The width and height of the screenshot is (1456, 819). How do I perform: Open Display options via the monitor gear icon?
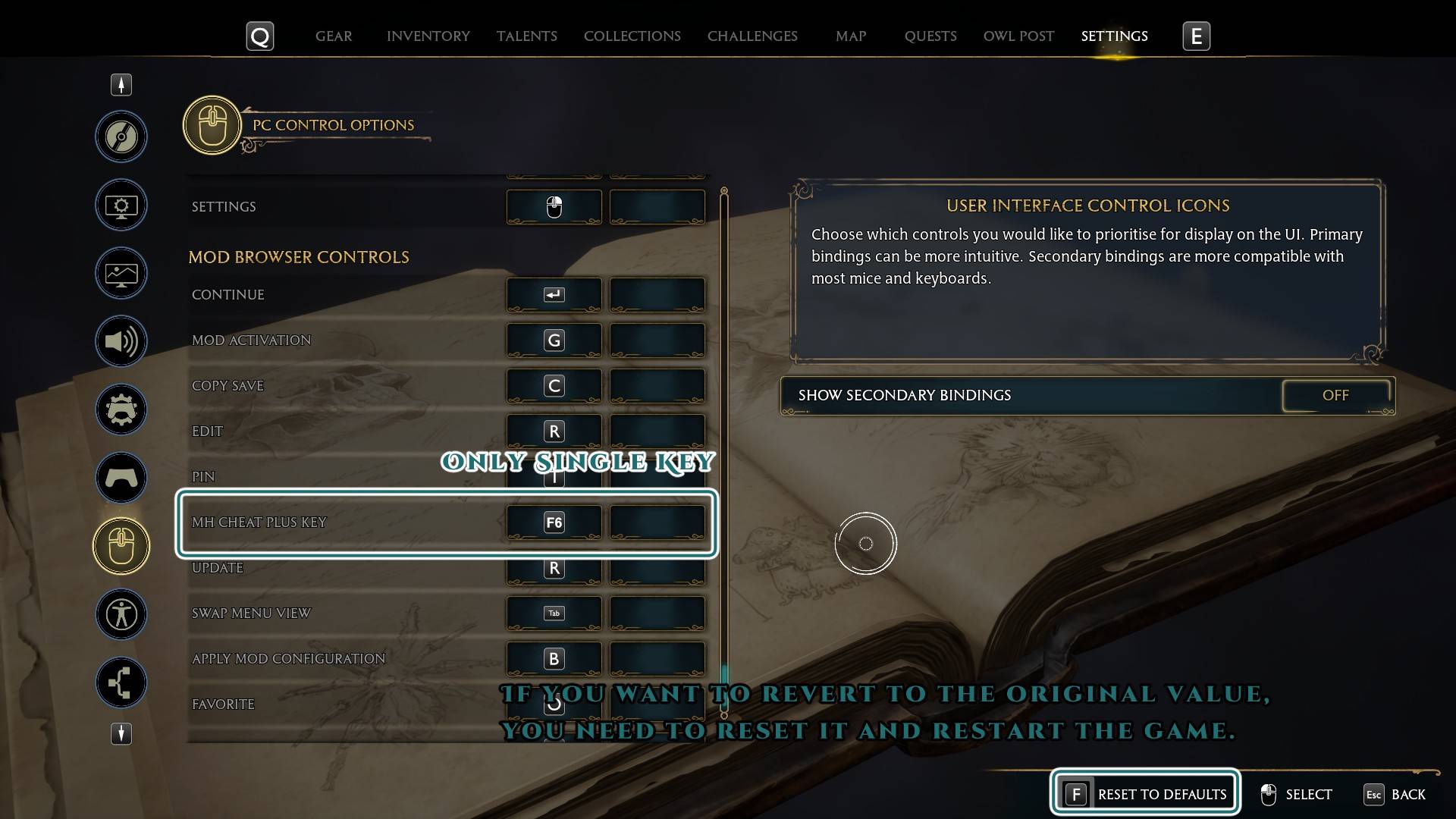click(x=121, y=205)
